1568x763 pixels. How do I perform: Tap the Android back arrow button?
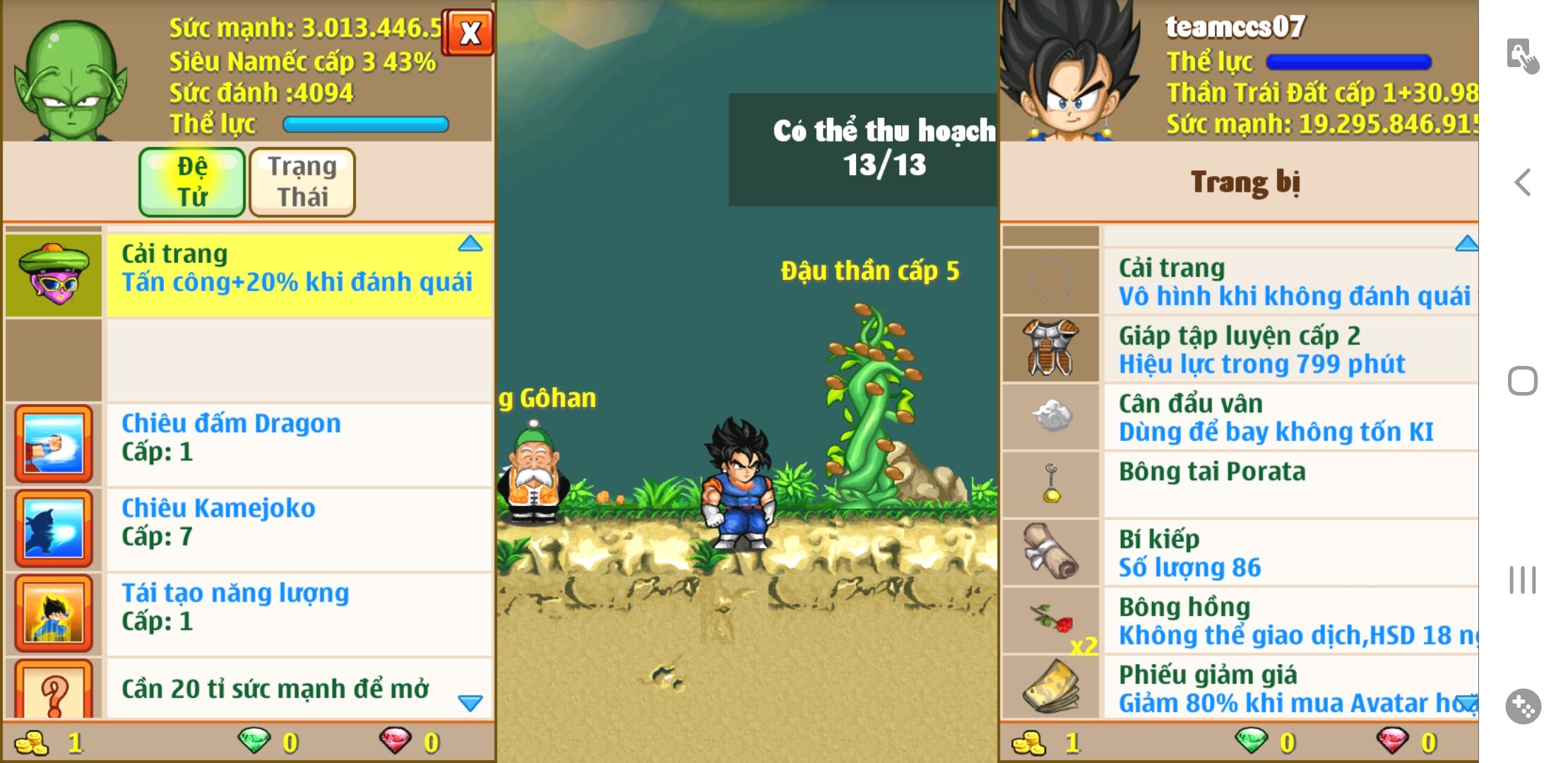tap(1523, 182)
